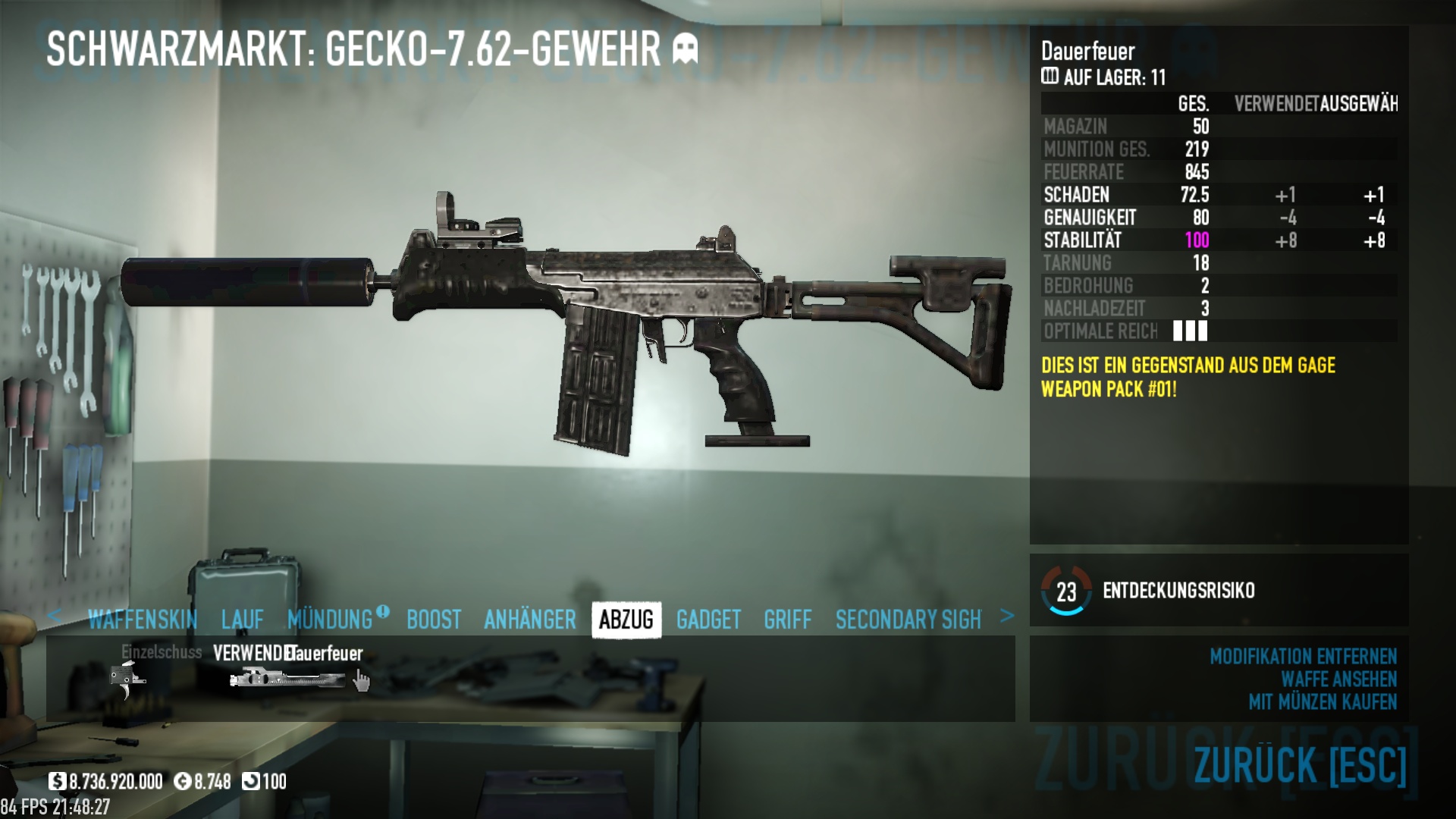Viewport: 1456px width, 819px height.
Task: Open the Lauf modification tab
Action: point(243,620)
